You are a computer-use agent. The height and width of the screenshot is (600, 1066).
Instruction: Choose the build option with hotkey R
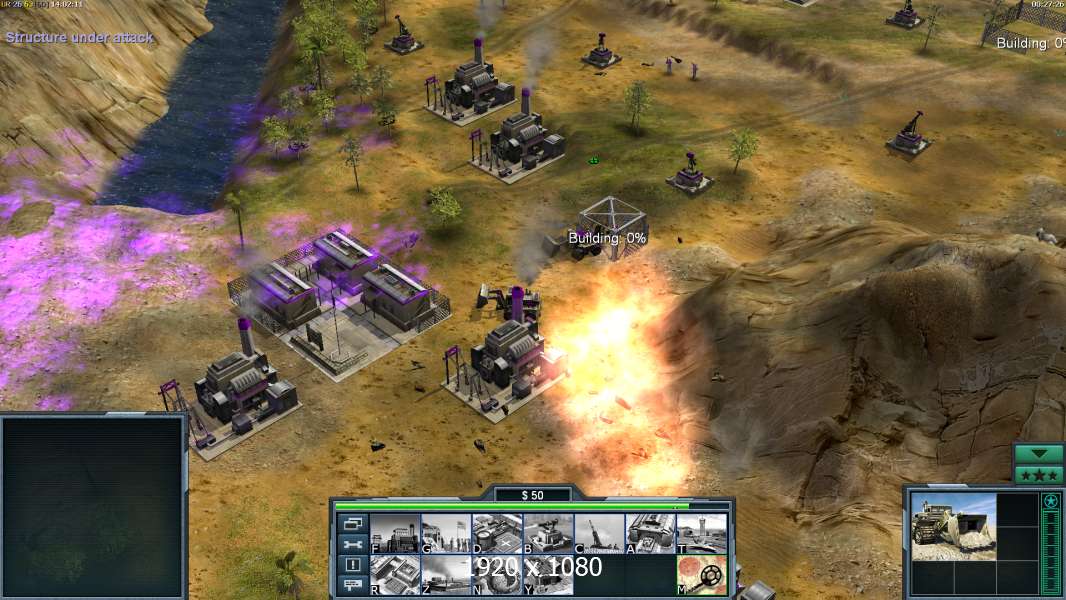pos(395,574)
